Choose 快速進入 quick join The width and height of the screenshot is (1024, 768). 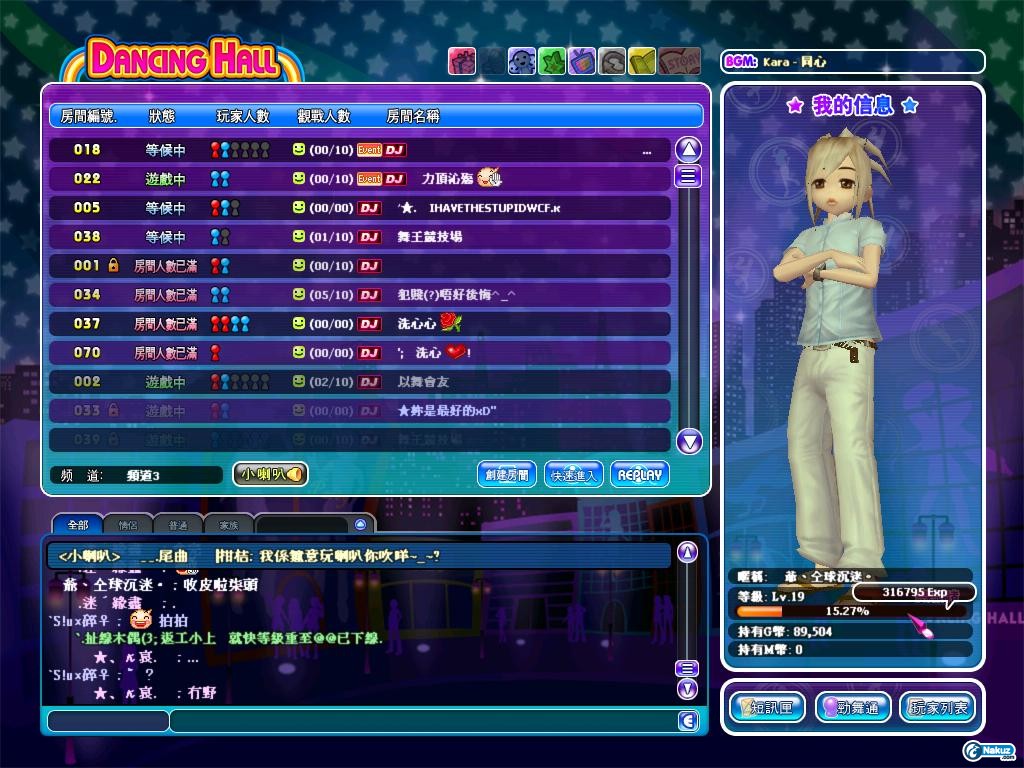point(574,474)
